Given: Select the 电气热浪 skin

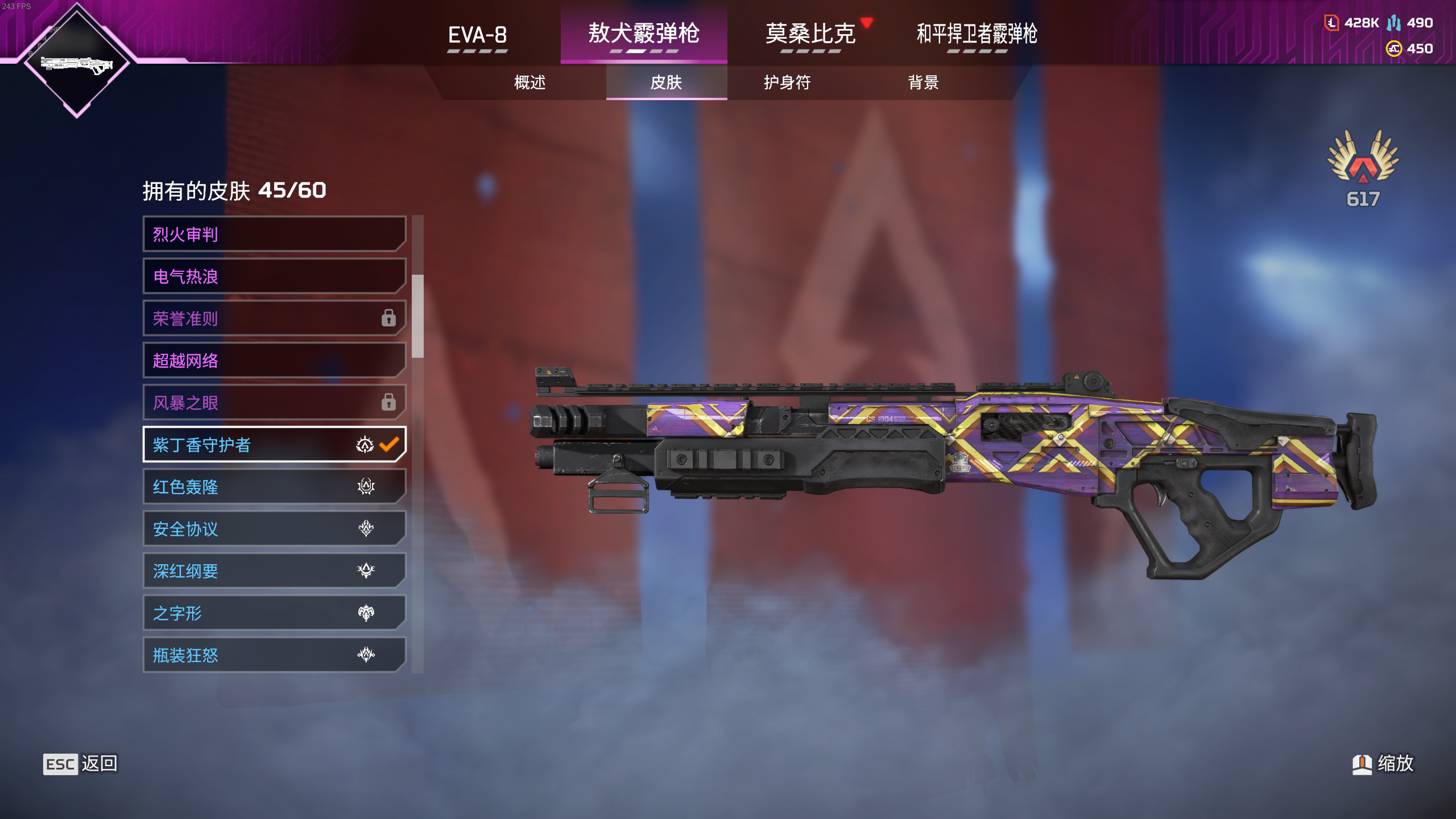Looking at the screenshot, I should pyautogui.click(x=274, y=276).
